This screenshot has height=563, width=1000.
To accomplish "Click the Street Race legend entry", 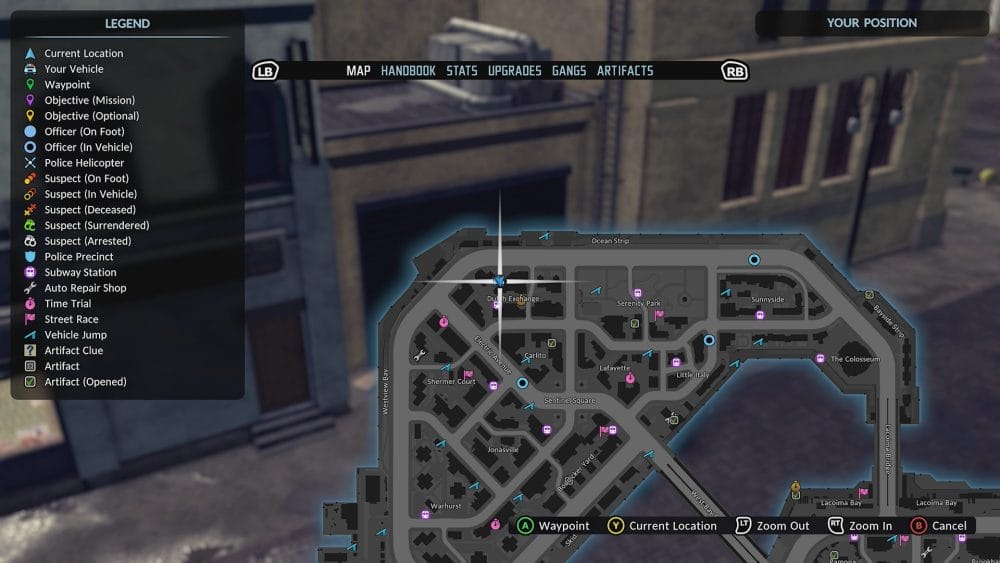I will point(71,319).
